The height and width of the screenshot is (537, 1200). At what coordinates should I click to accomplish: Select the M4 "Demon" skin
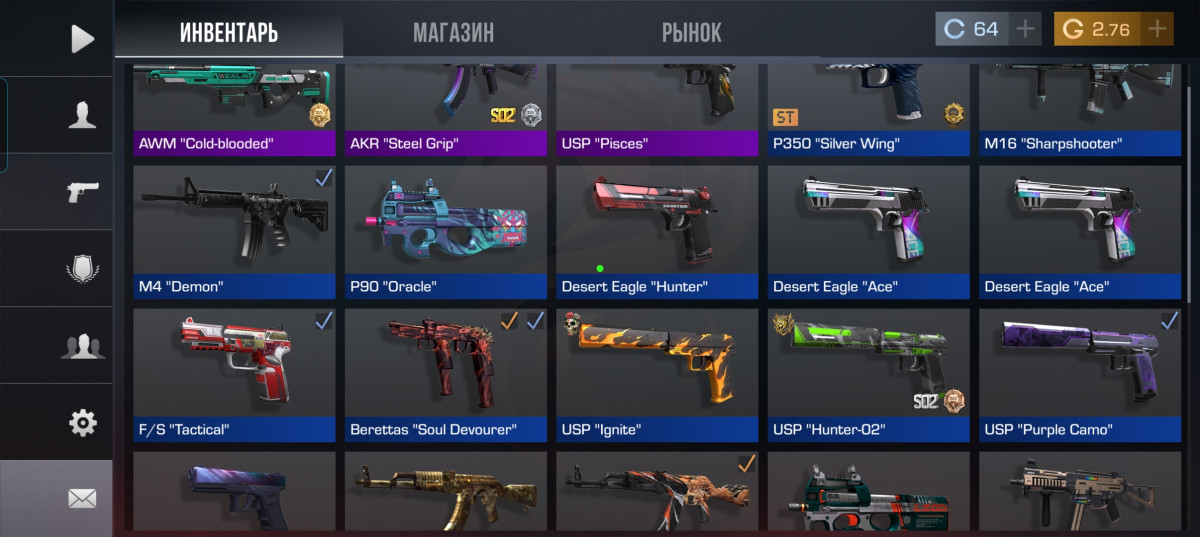pos(235,232)
